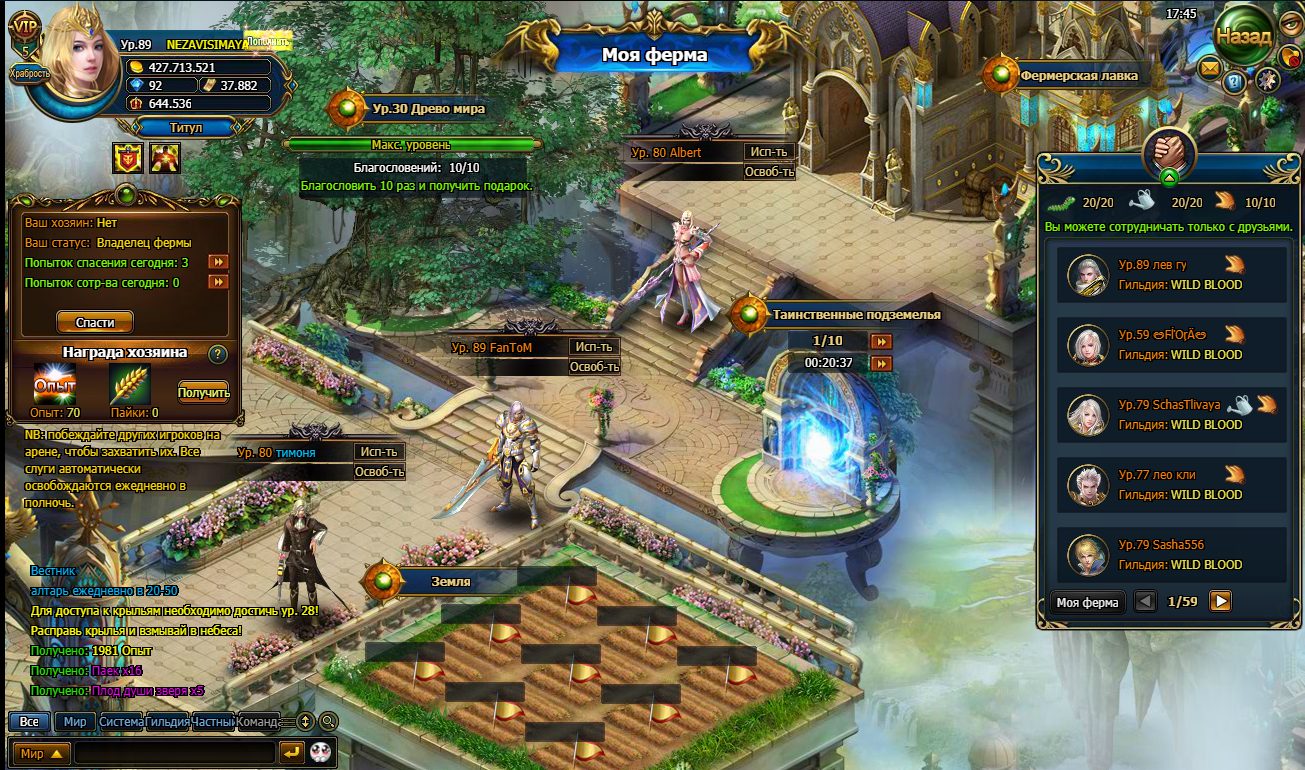Click the Титул title button
This screenshot has width=1305, height=770.
pos(184,127)
